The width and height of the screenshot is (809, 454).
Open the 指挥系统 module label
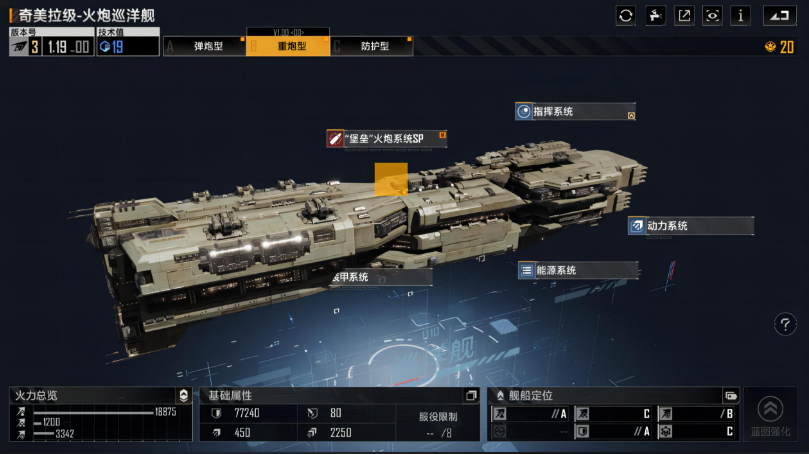(574, 112)
